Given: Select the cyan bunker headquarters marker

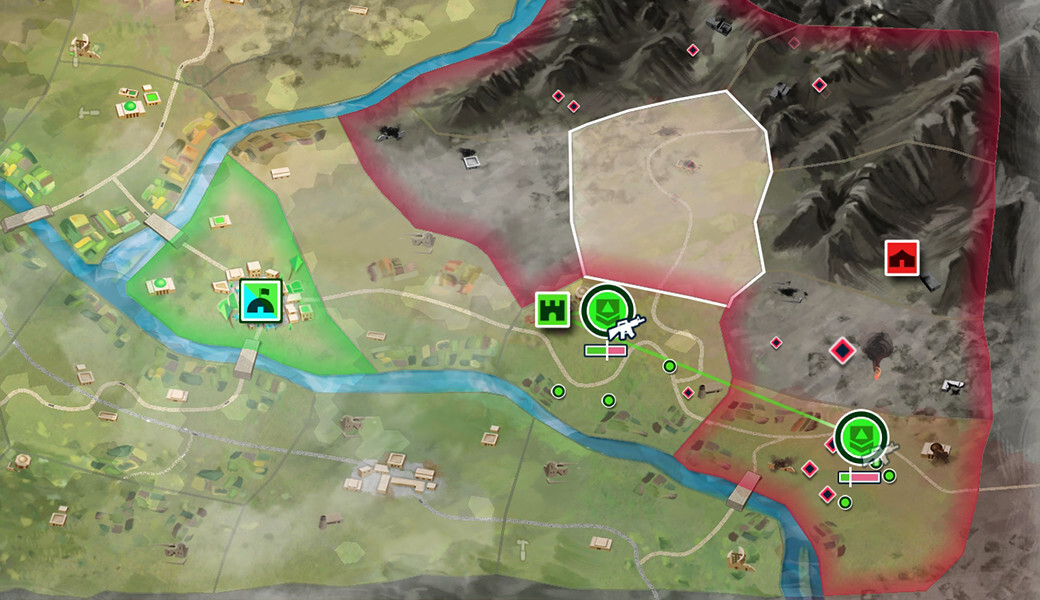Looking at the screenshot, I should [x=261, y=299].
